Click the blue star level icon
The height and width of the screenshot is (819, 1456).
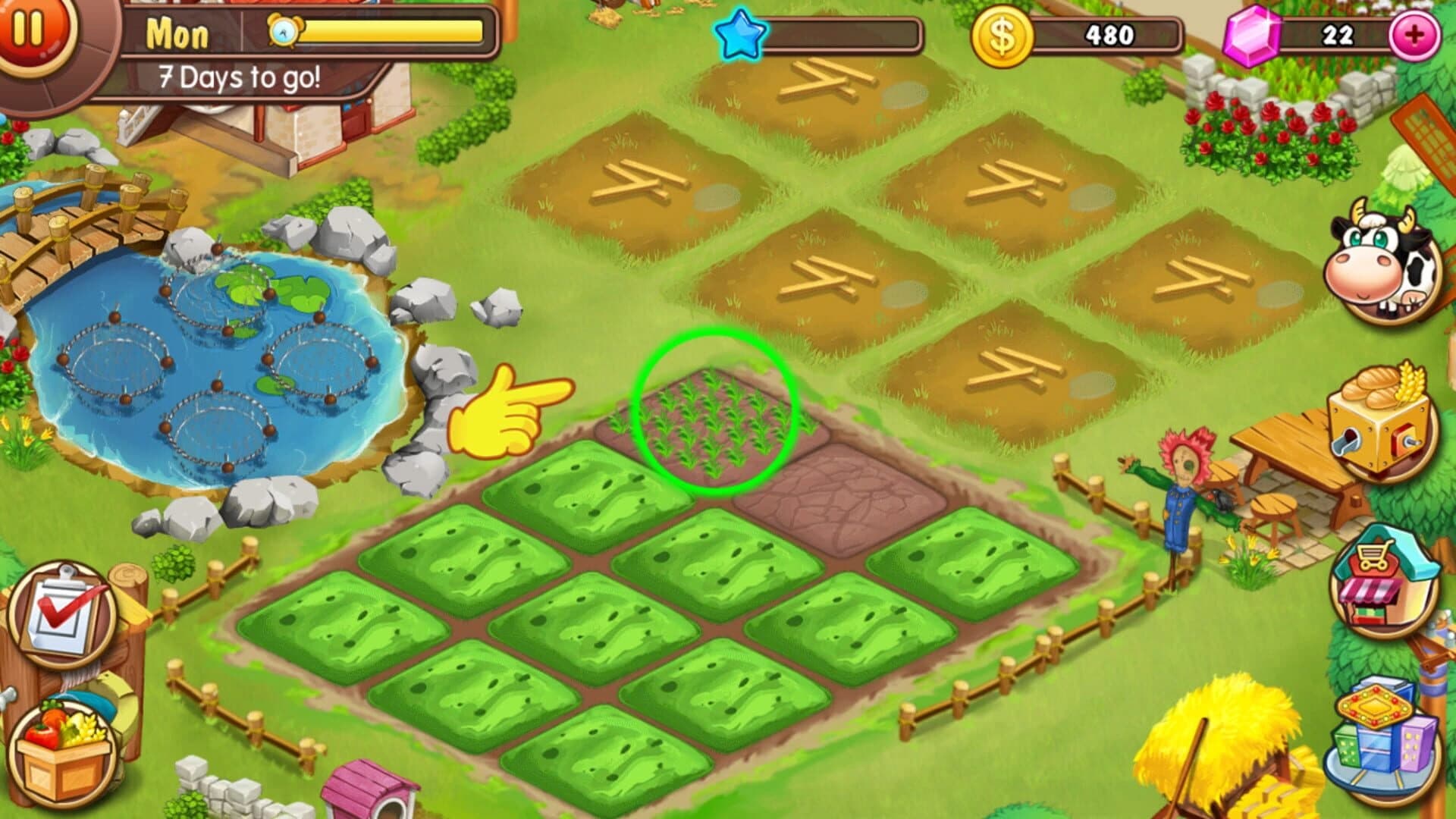(x=739, y=34)
